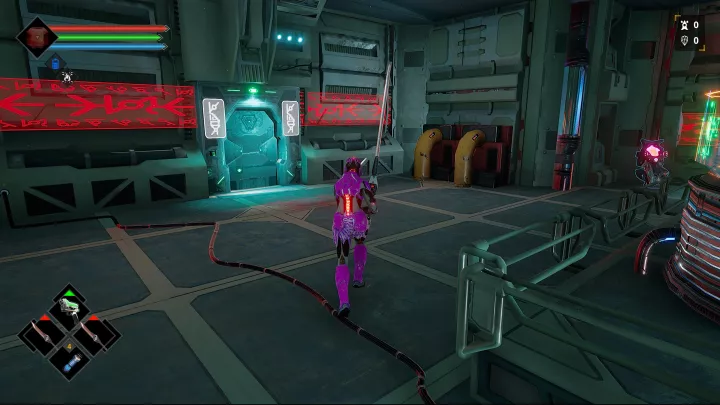Choose the left blade weapon slot
This screenshot has height=405, width=720.
point(43,333)
